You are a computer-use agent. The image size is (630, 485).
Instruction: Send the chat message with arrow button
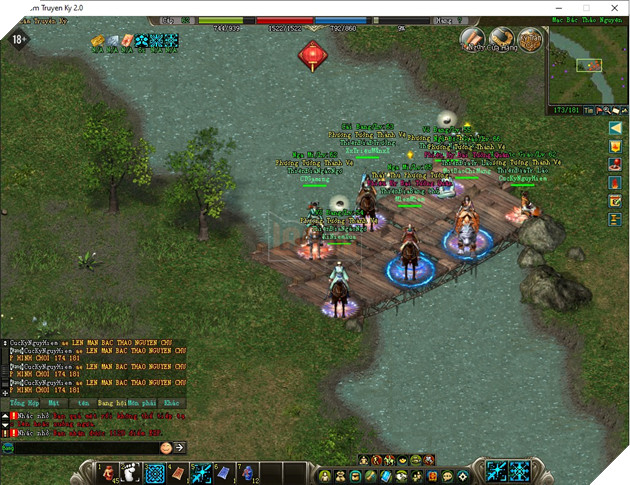pyautogui.click(x=180, y=447)
